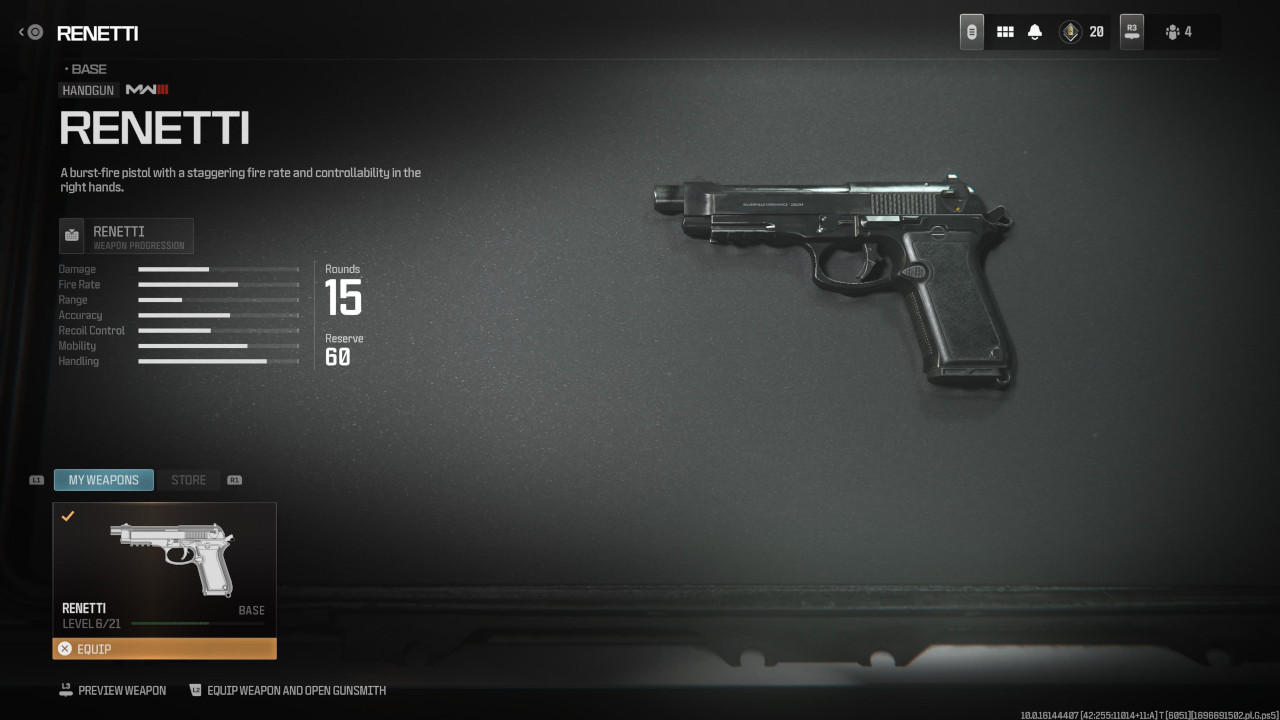Go back using the top-left arrow
Screen dimensions: 1280x720
coord(31,33)
